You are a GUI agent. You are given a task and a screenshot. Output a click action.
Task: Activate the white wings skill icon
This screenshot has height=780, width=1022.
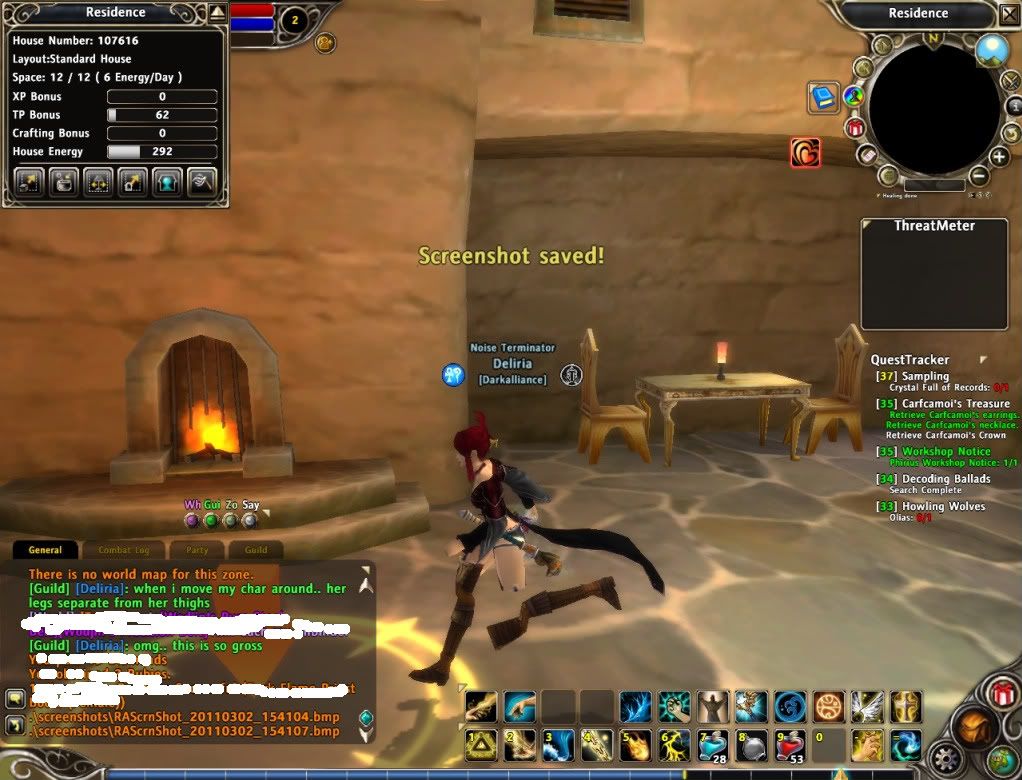[x=866, y=707]
